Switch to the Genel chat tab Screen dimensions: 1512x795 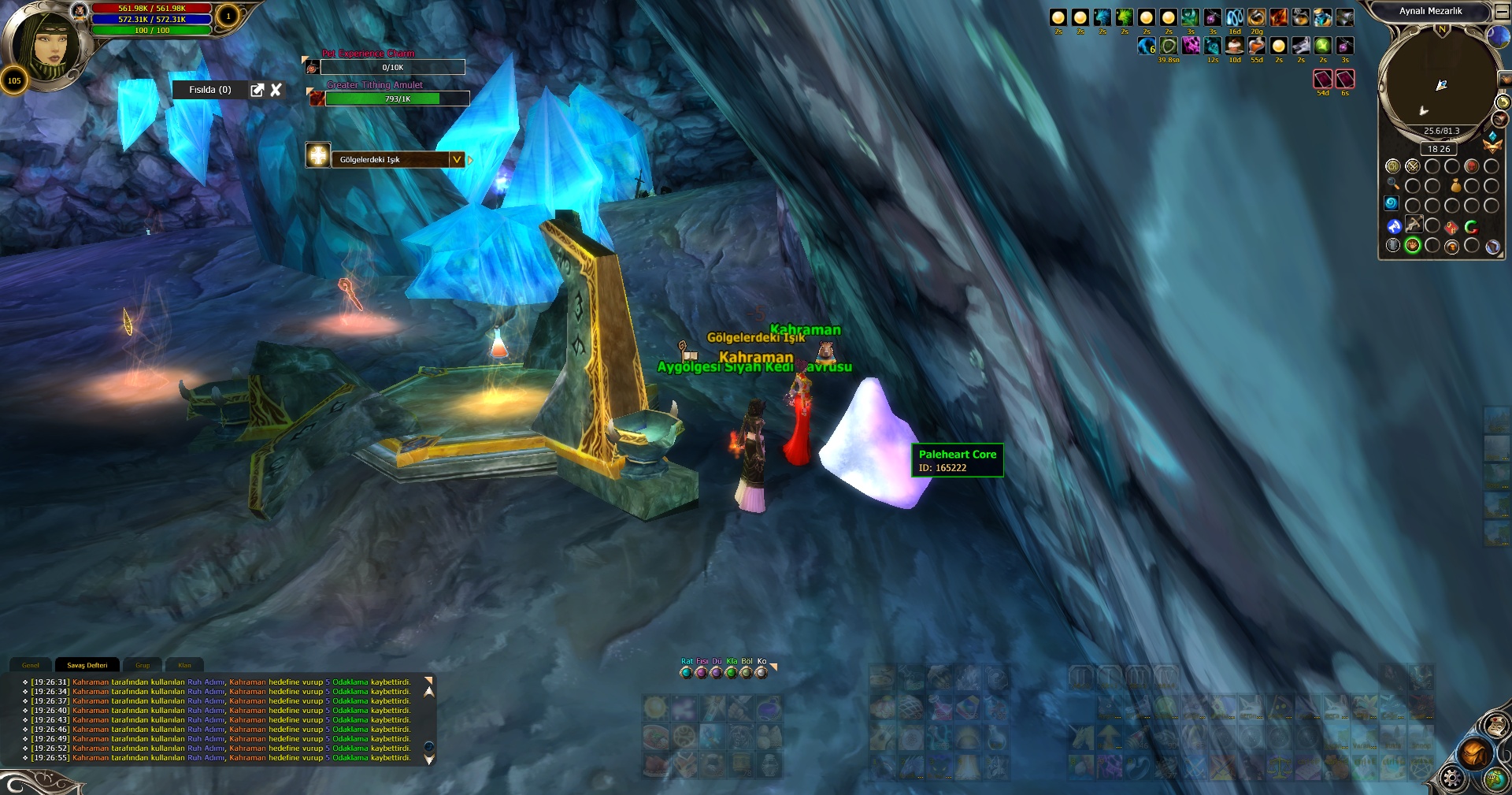click(x=31, y=665)
